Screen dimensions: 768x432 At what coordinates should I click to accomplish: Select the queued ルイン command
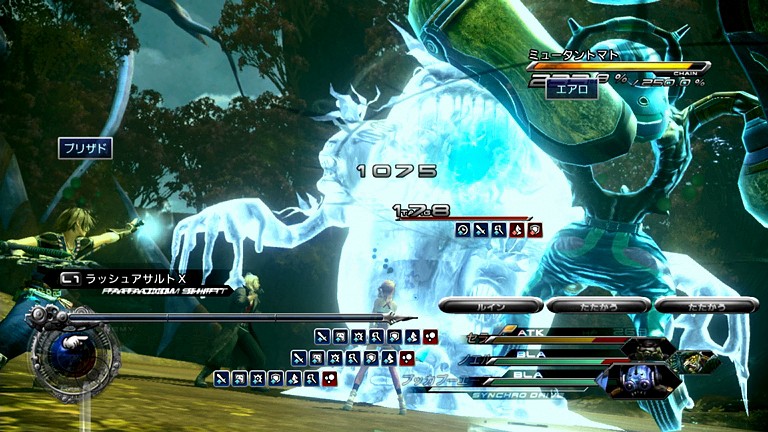(x=490, y=305)
